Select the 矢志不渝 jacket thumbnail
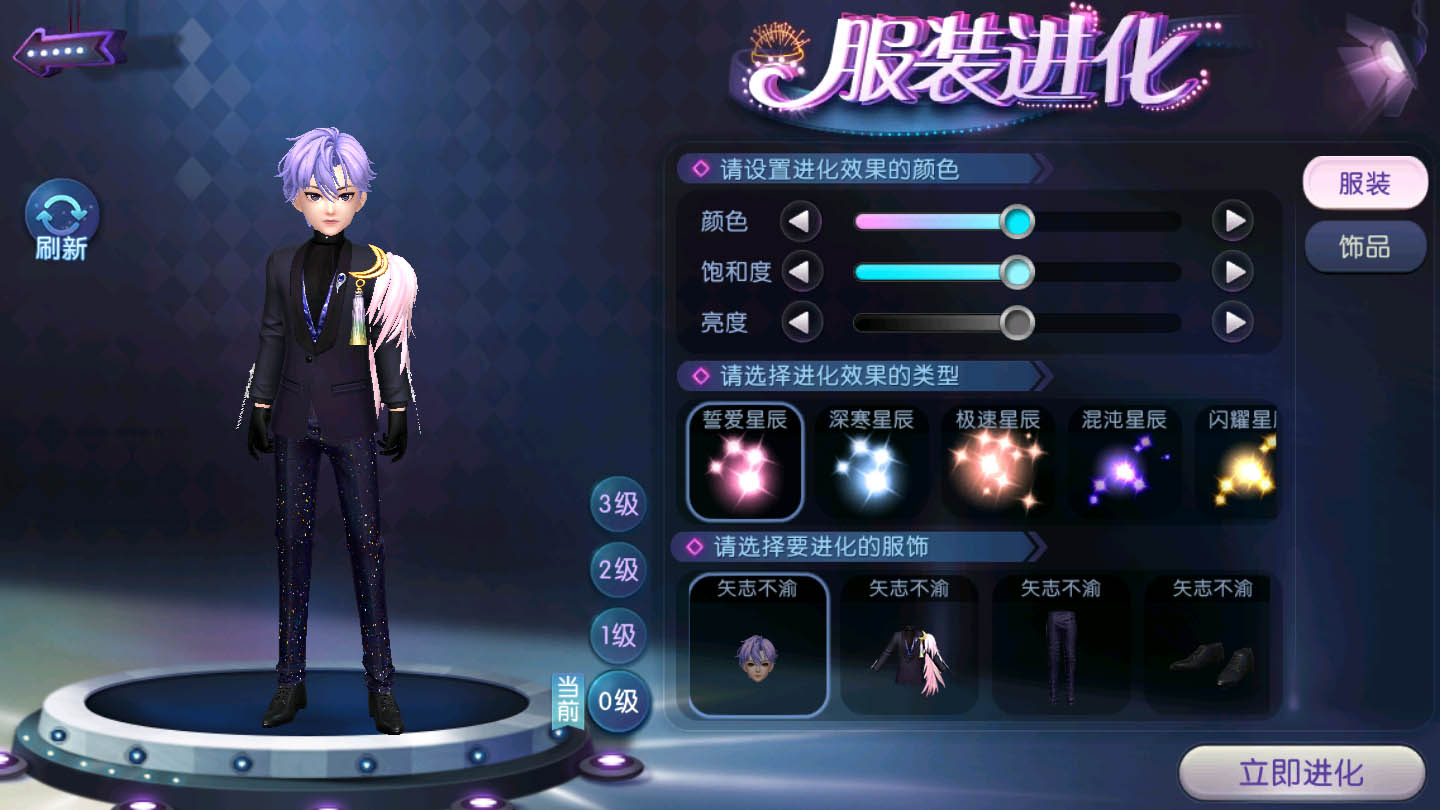 point(909,644)
